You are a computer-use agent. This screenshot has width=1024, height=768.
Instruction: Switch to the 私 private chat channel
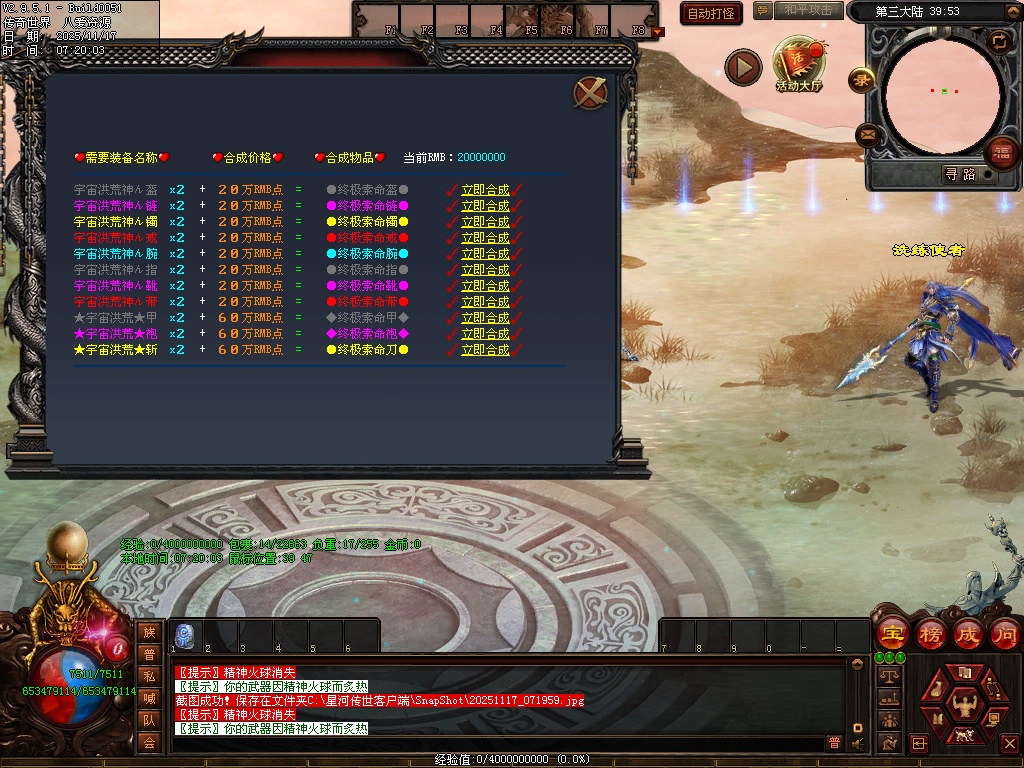pyautogui.click(x=149, y=676)
